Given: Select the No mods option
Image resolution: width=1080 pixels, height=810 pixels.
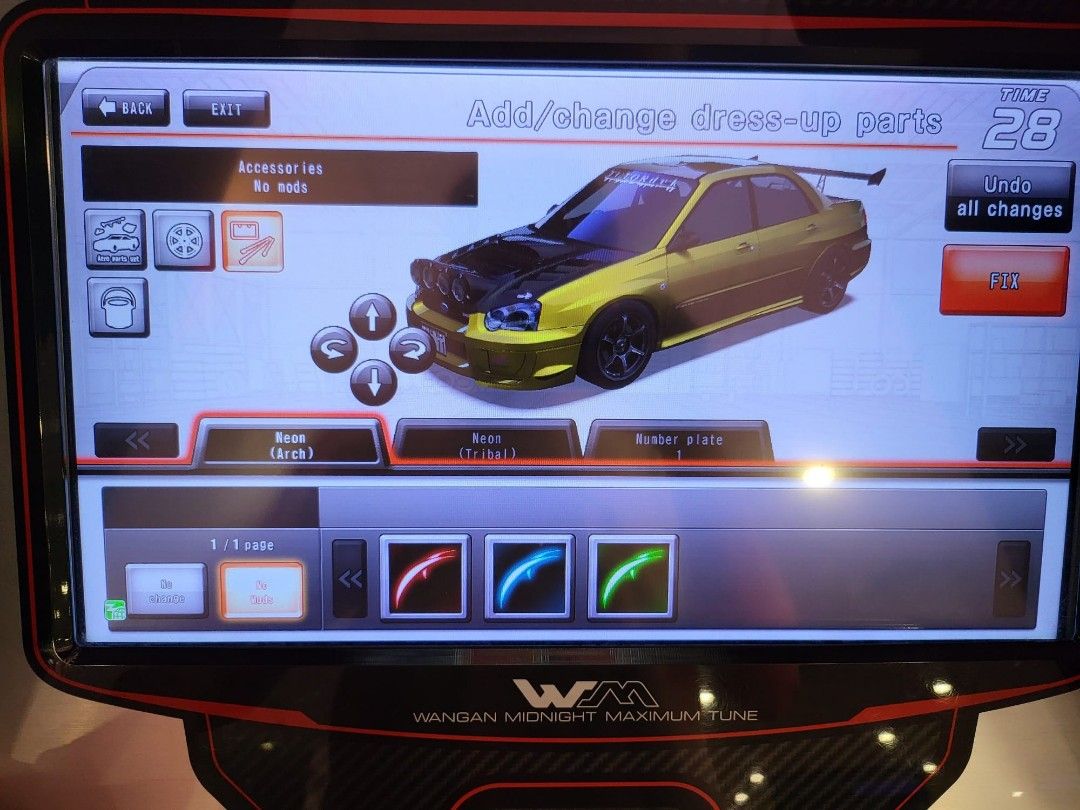Looking at the screenshot, I should click(x=261, y=590).
